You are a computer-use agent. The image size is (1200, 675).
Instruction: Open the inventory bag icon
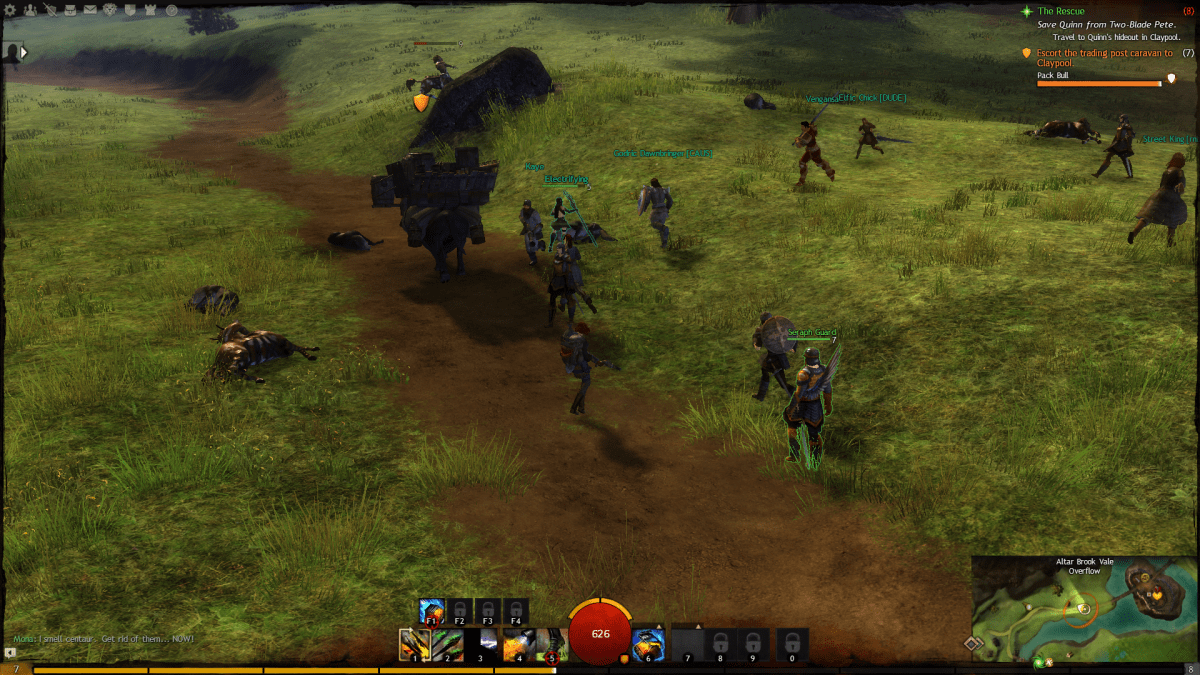[x=70, y=10]
